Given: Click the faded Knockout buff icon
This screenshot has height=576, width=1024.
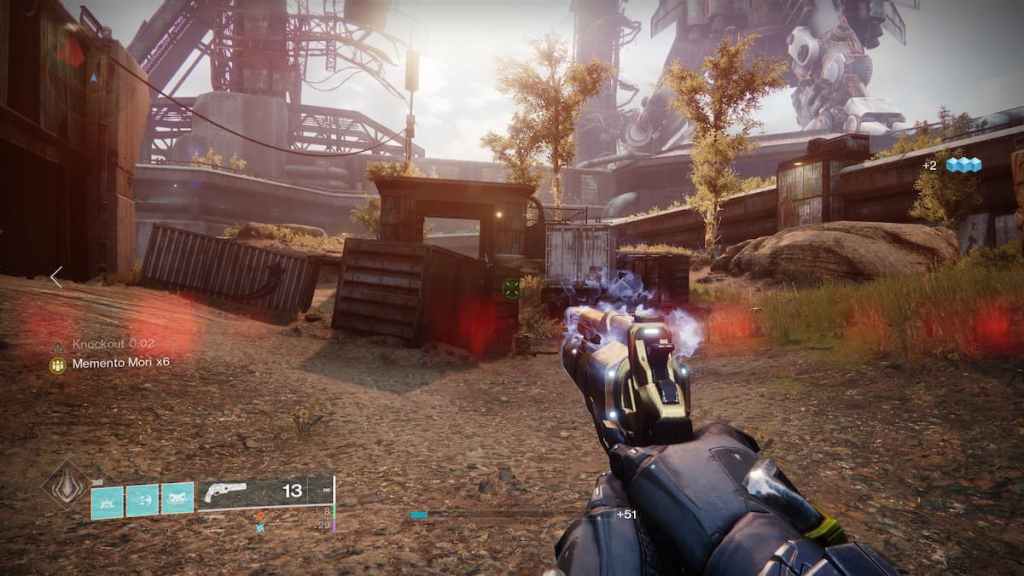Looking at the screenshot, I should pos(57,345).
